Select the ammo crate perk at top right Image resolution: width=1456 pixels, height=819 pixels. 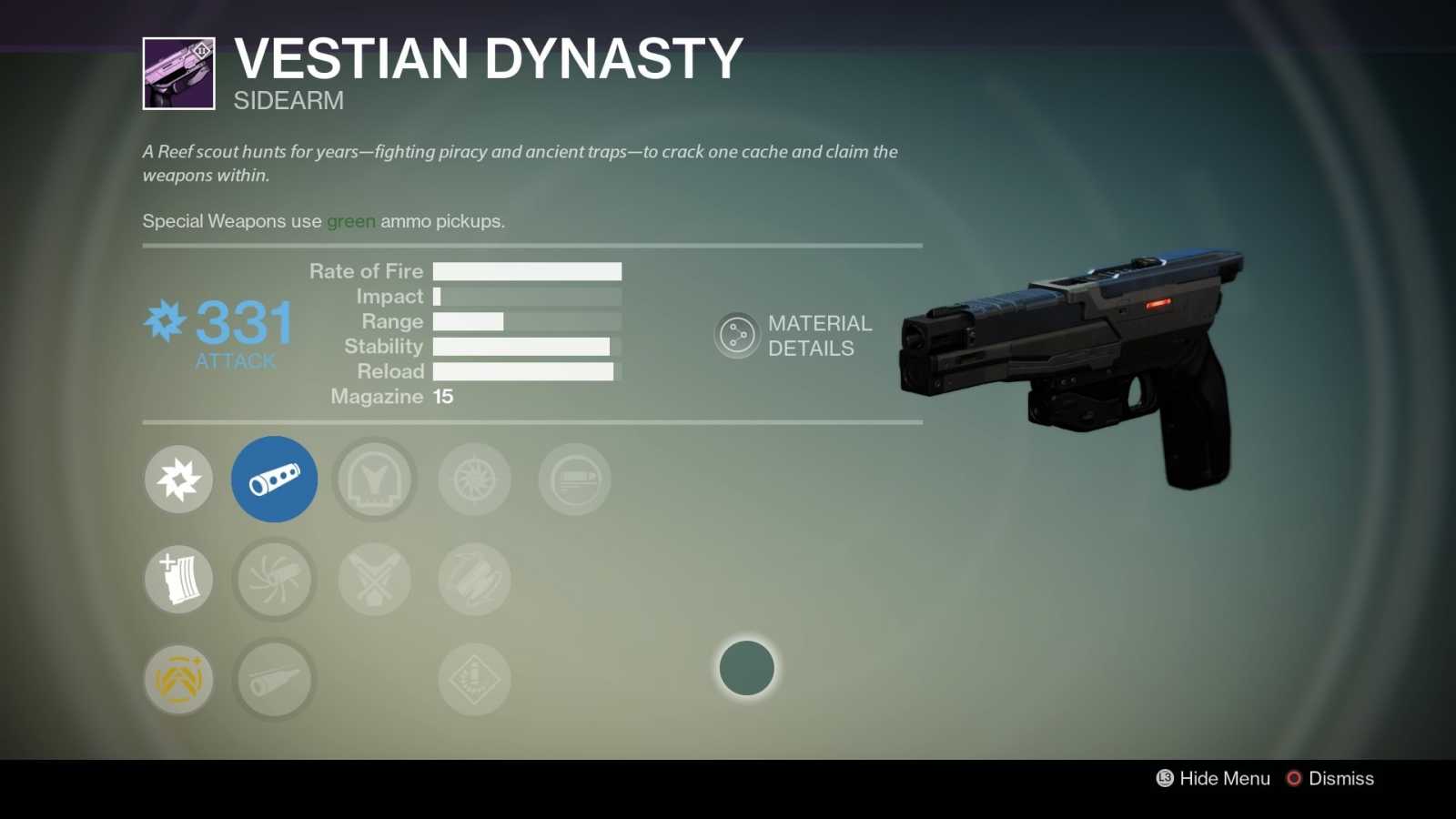tap(573, 479)
